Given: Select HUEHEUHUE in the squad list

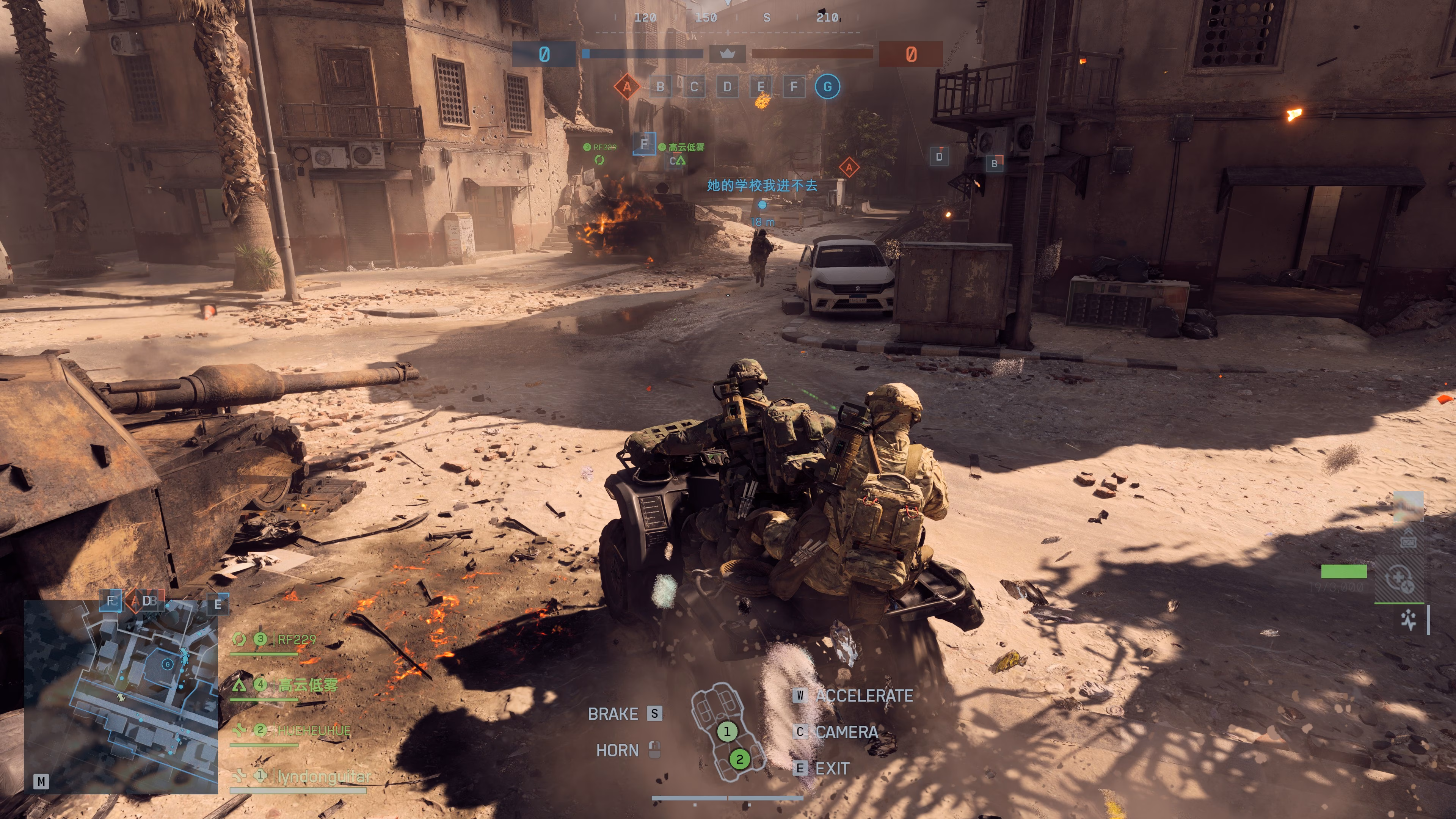Looking at the screenshot, I should 314,730.
